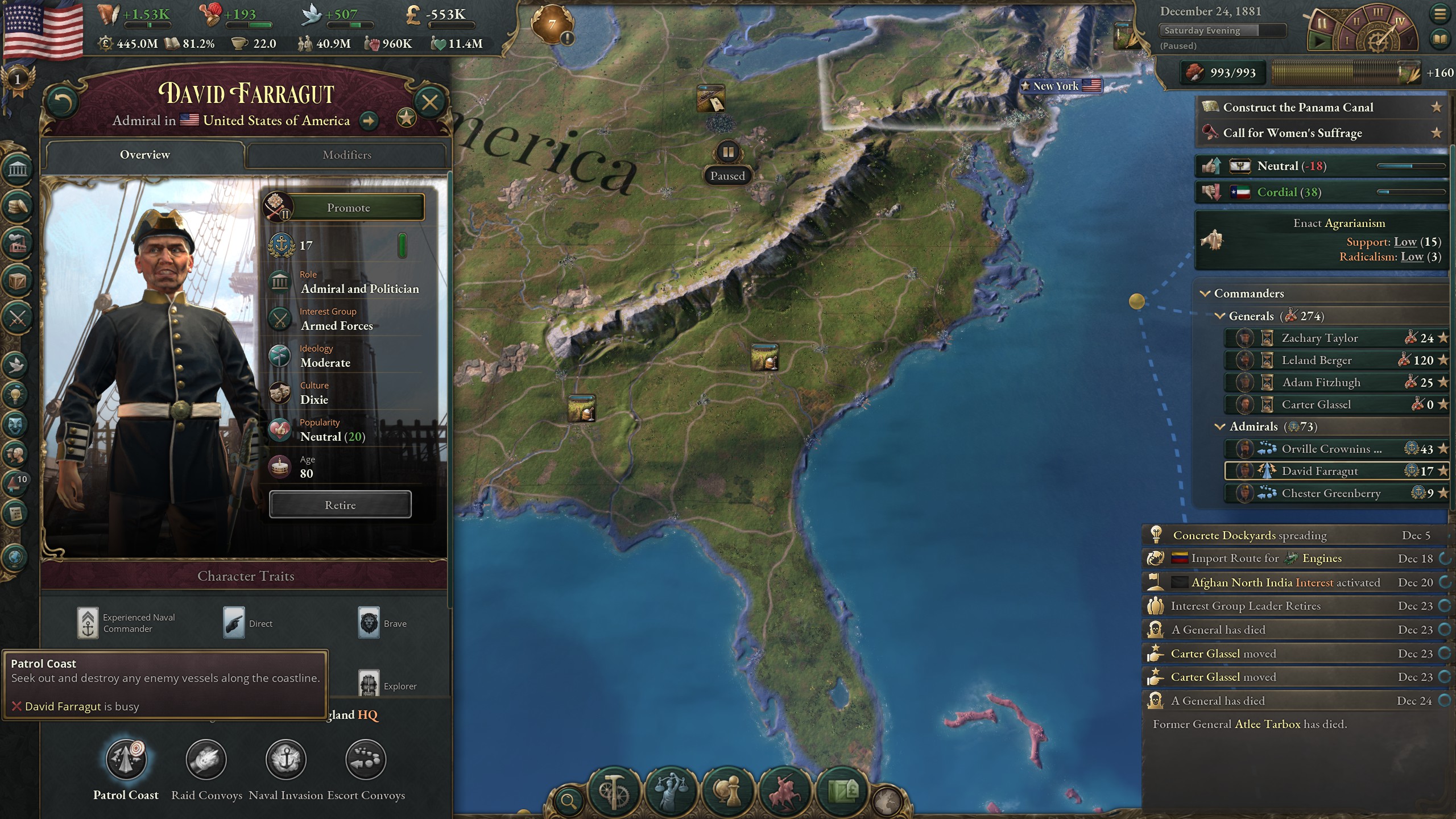Pin Zachary Taylor using his star toggle
The width and height of the screenshot is (1456, 819).
(x=1444, y=338)
